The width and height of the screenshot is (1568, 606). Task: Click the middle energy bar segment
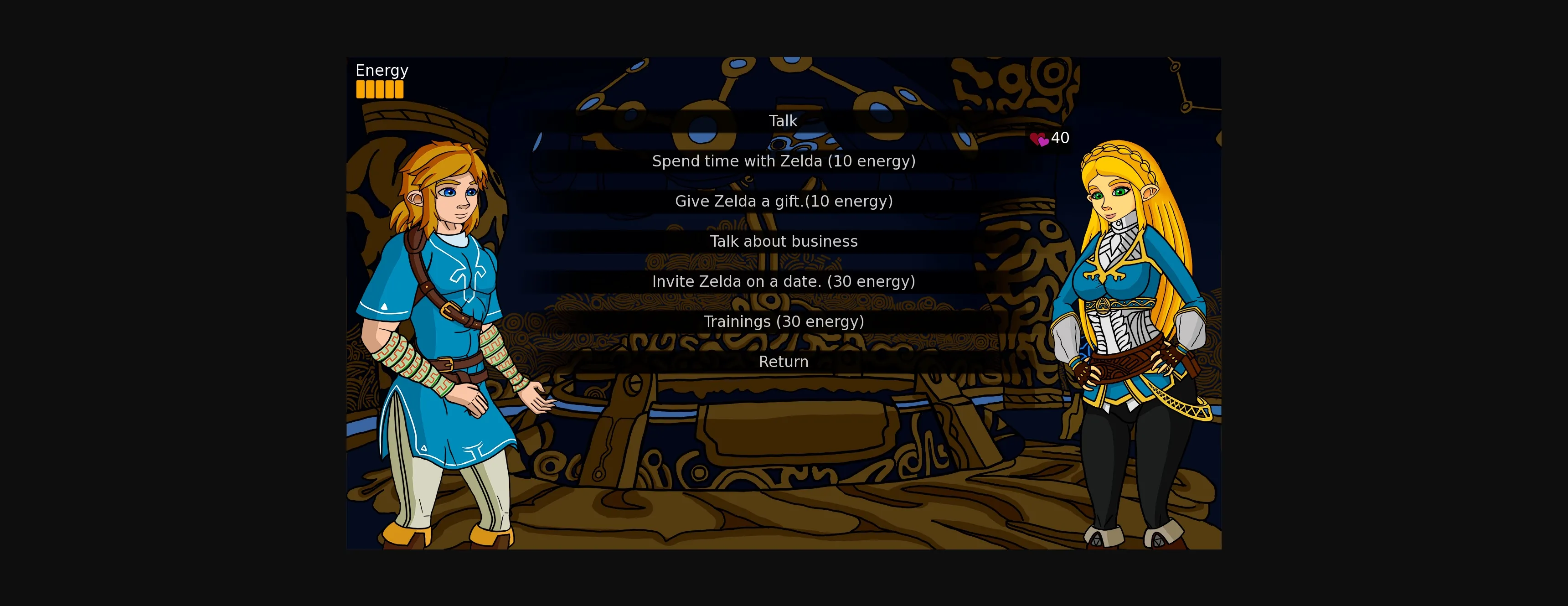tap(381, 90)
